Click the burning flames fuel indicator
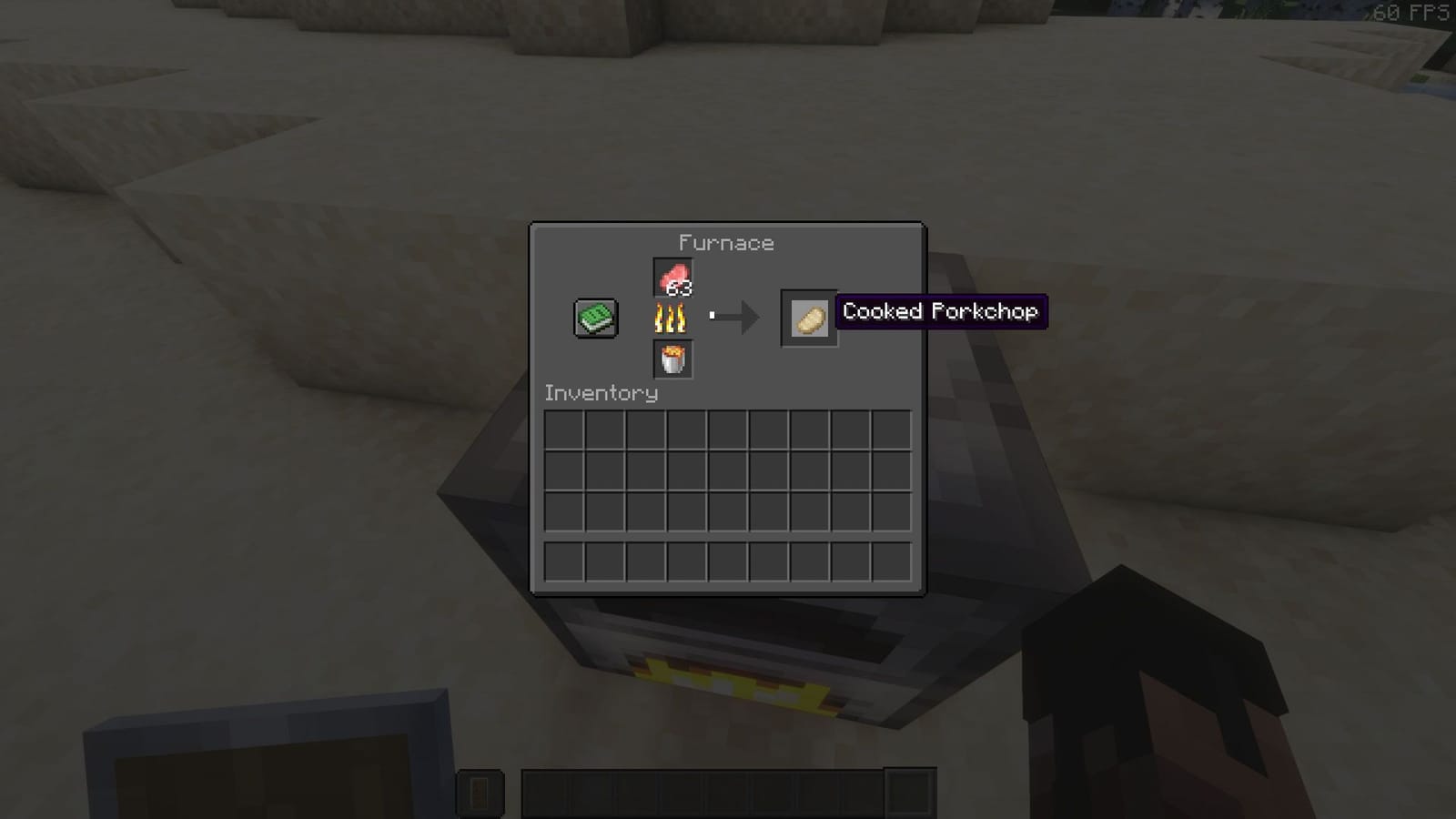1456x819 pixels. [672, 318]
